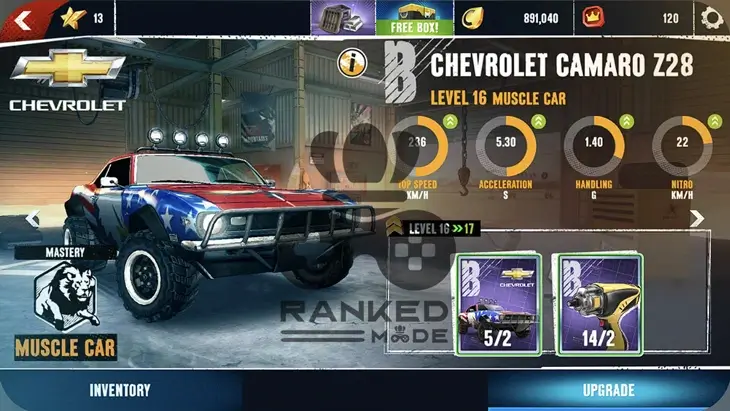Screen dimensions: 730x411
Task: Open the Inventory tab
Action: click(120, 390)
